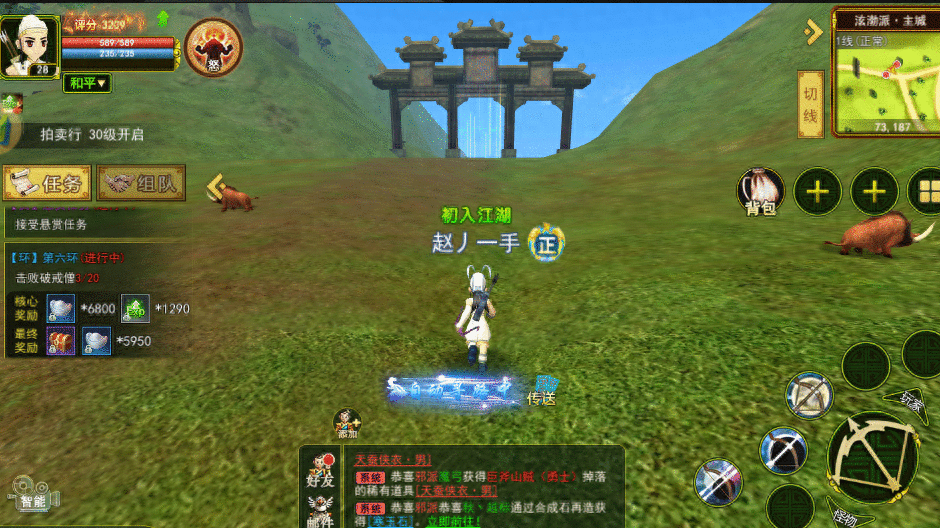Image resolution: width=940 pixels, height=528 pixels.
Task: Open the 和平 combat mode dropdown
Action: tap(88, 83)
